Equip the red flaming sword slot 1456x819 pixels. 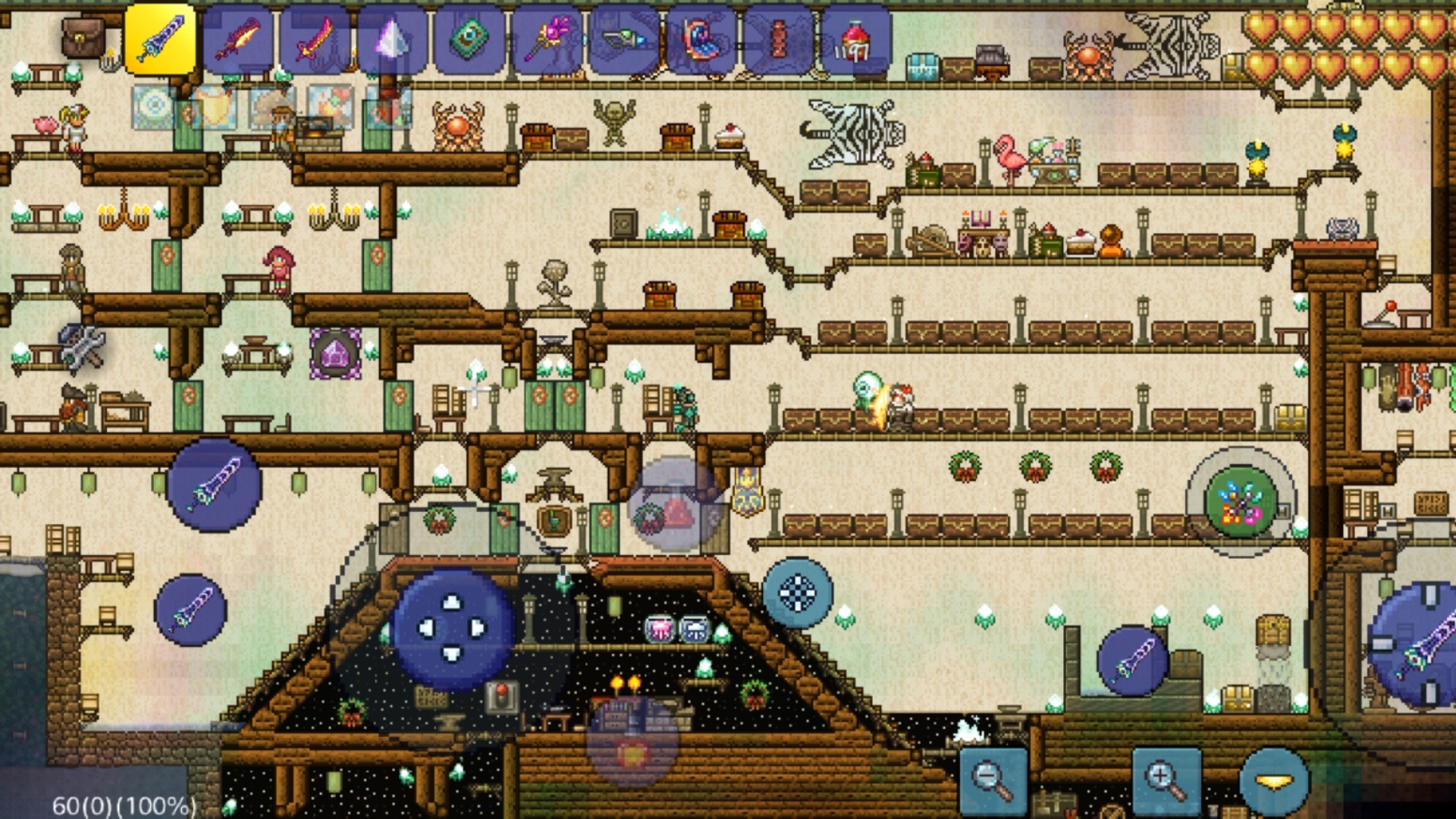click(x=238, y=39)
